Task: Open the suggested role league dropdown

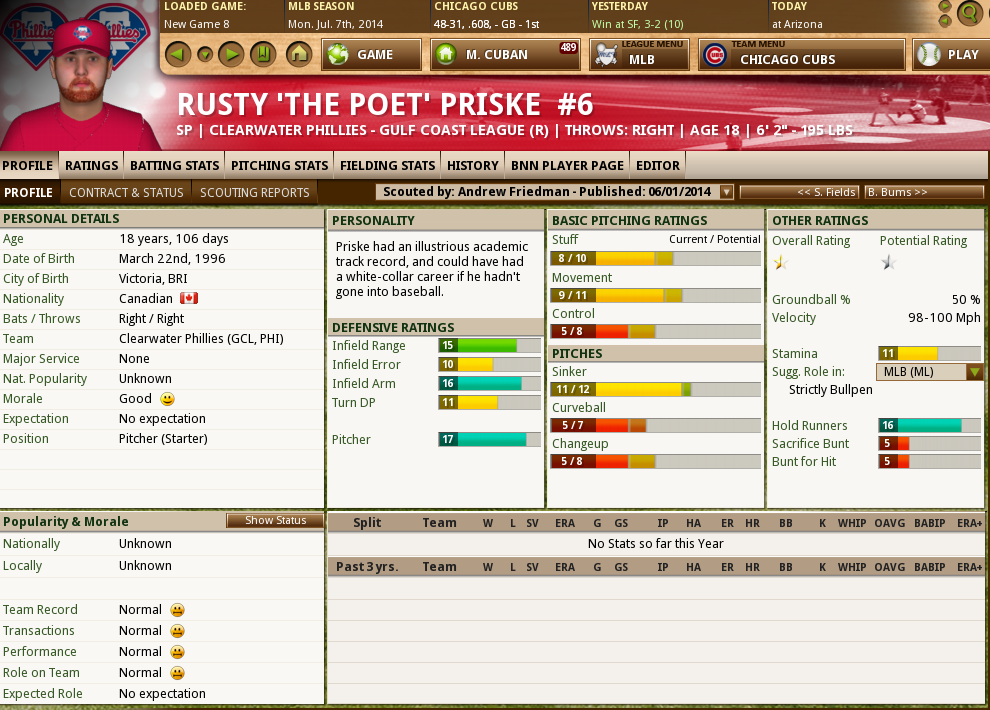Action: (x=975, y=372)
